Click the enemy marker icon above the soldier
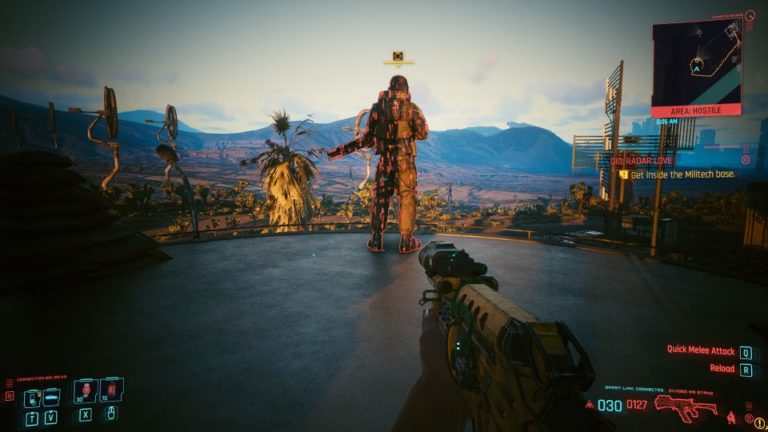The height and width of the screenshot is (432, 768). (398, 57)
